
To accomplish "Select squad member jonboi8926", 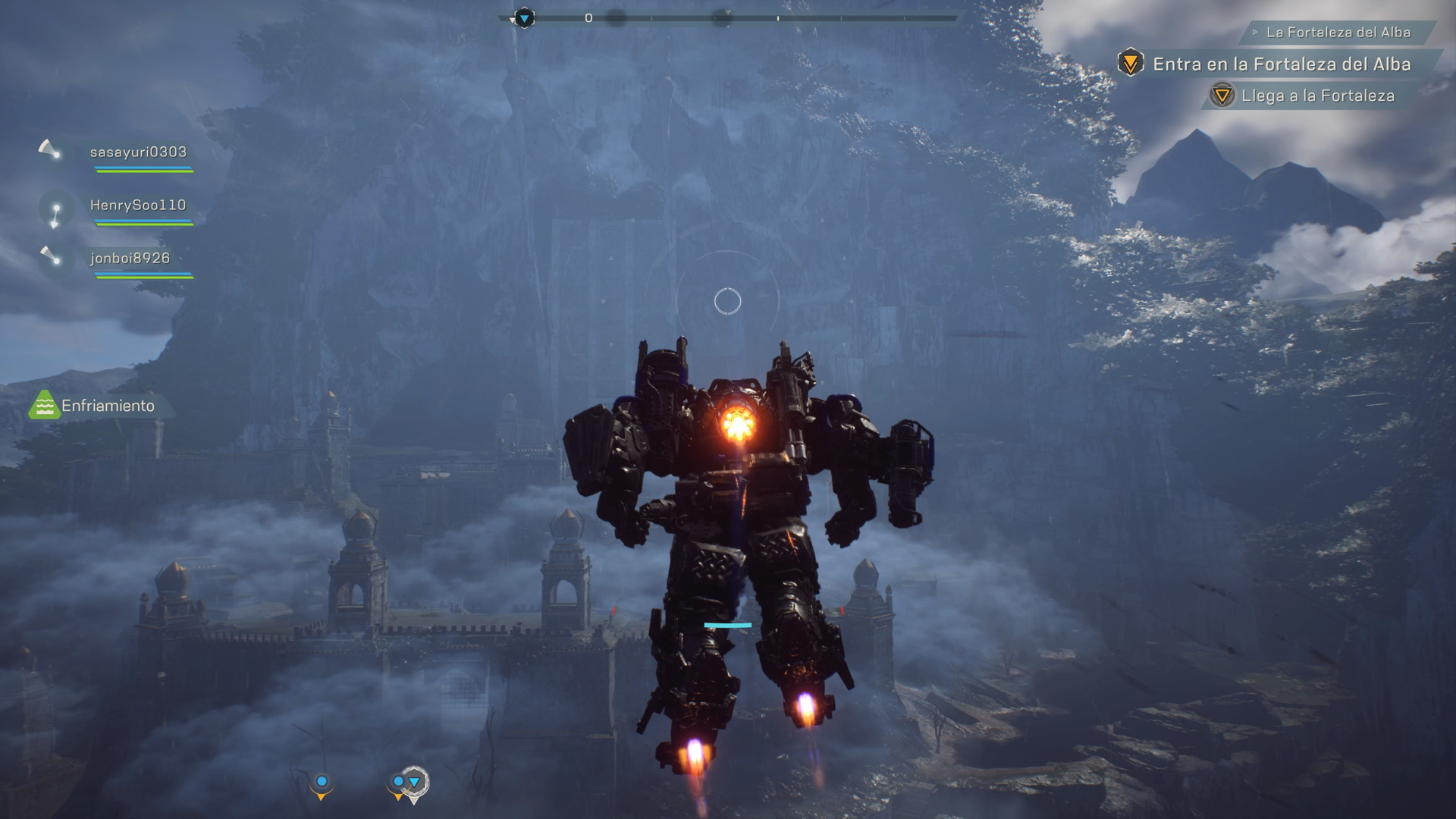I will [x=130, y=259].
